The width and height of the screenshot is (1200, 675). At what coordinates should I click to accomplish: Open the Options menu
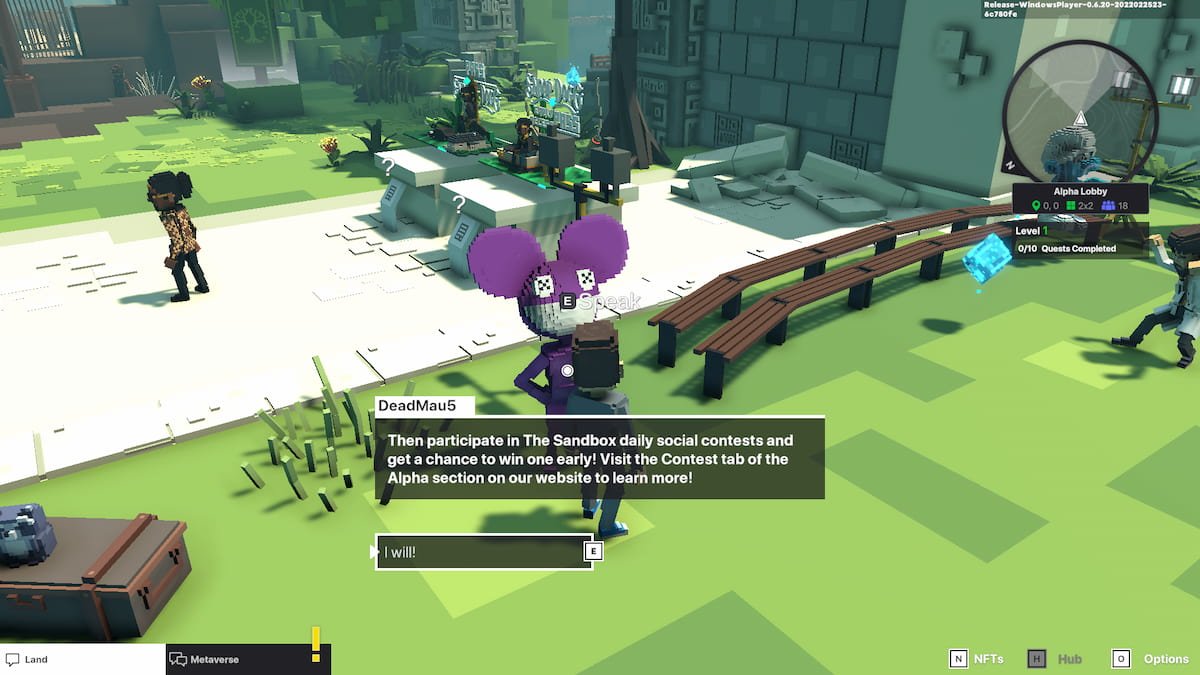1150,659
